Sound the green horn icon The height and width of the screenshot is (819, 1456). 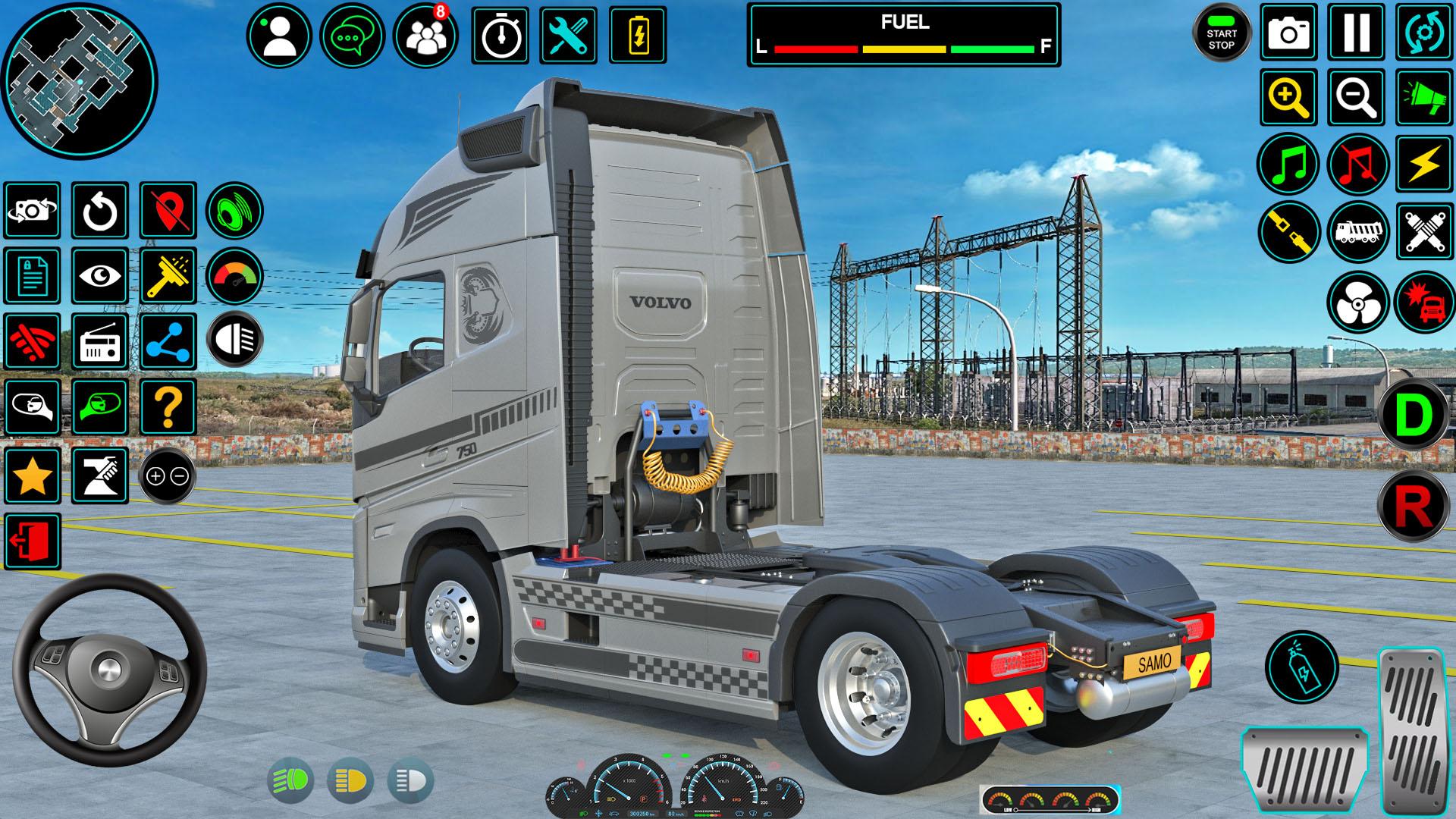(x=1423, y=98)
